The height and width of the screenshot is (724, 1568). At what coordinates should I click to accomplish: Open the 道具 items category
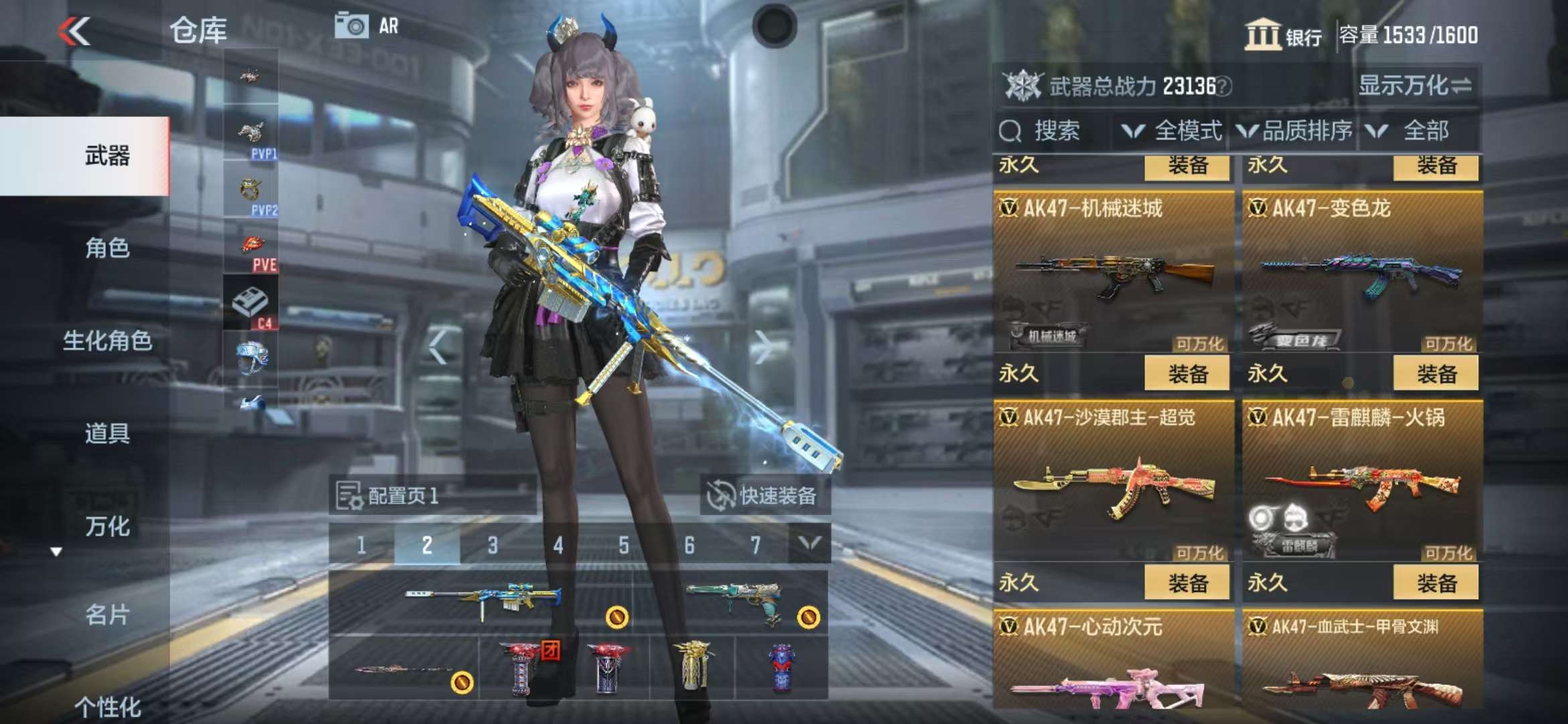pyautogui.click(x=107, y=433)
